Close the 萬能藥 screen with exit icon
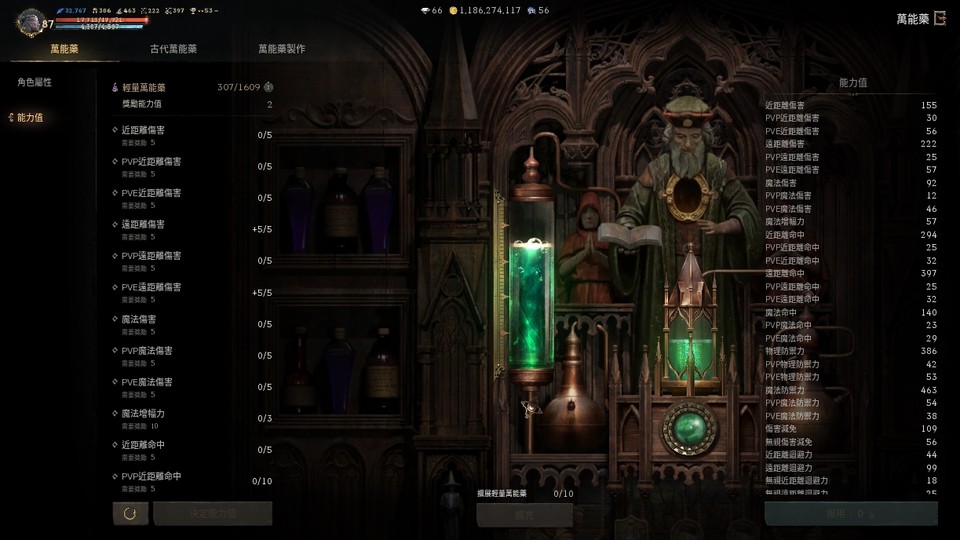Viewport: 960px width, 540px height. tap(939, 19)
